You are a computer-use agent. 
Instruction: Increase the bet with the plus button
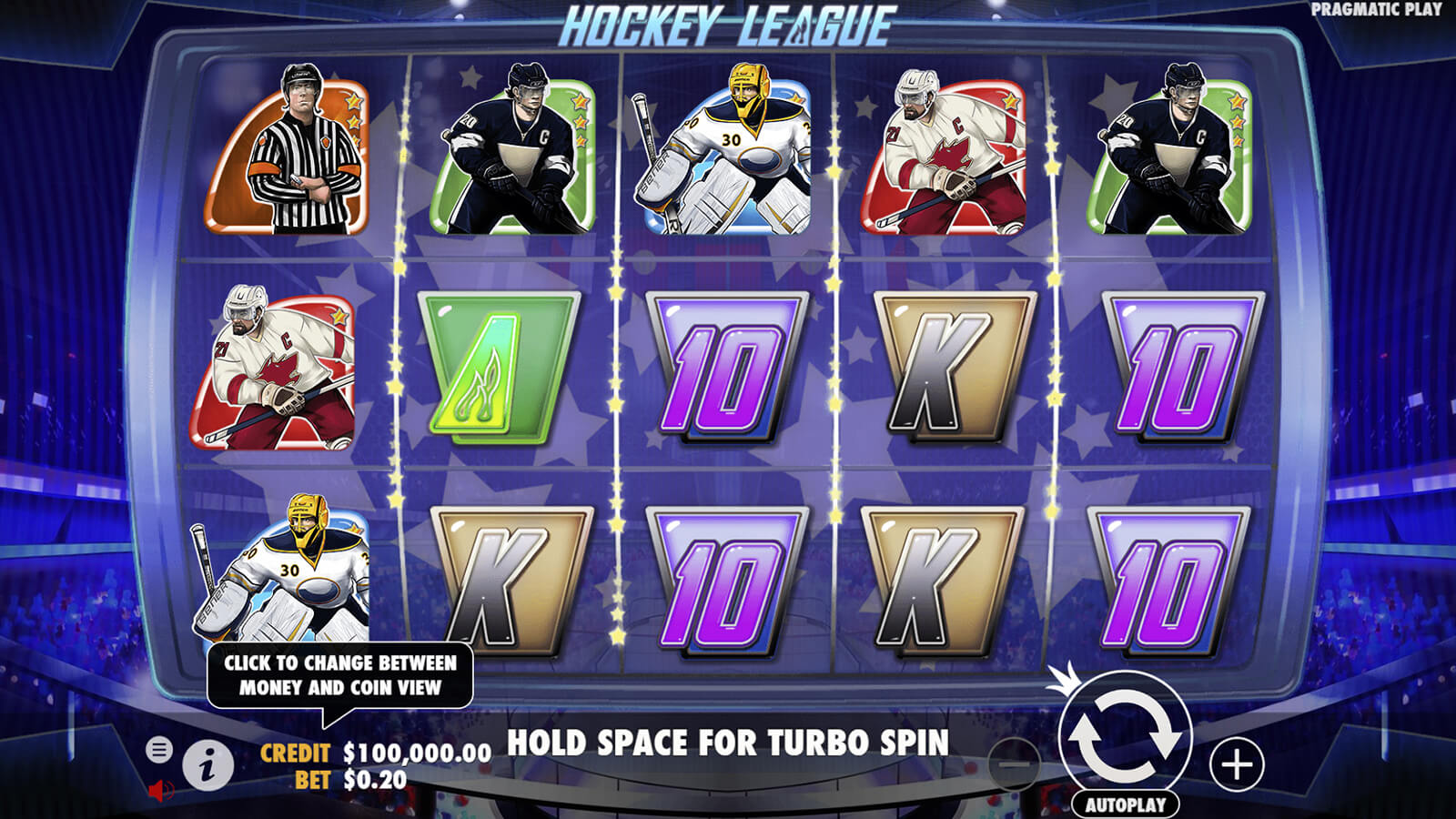click(1237, 764)
